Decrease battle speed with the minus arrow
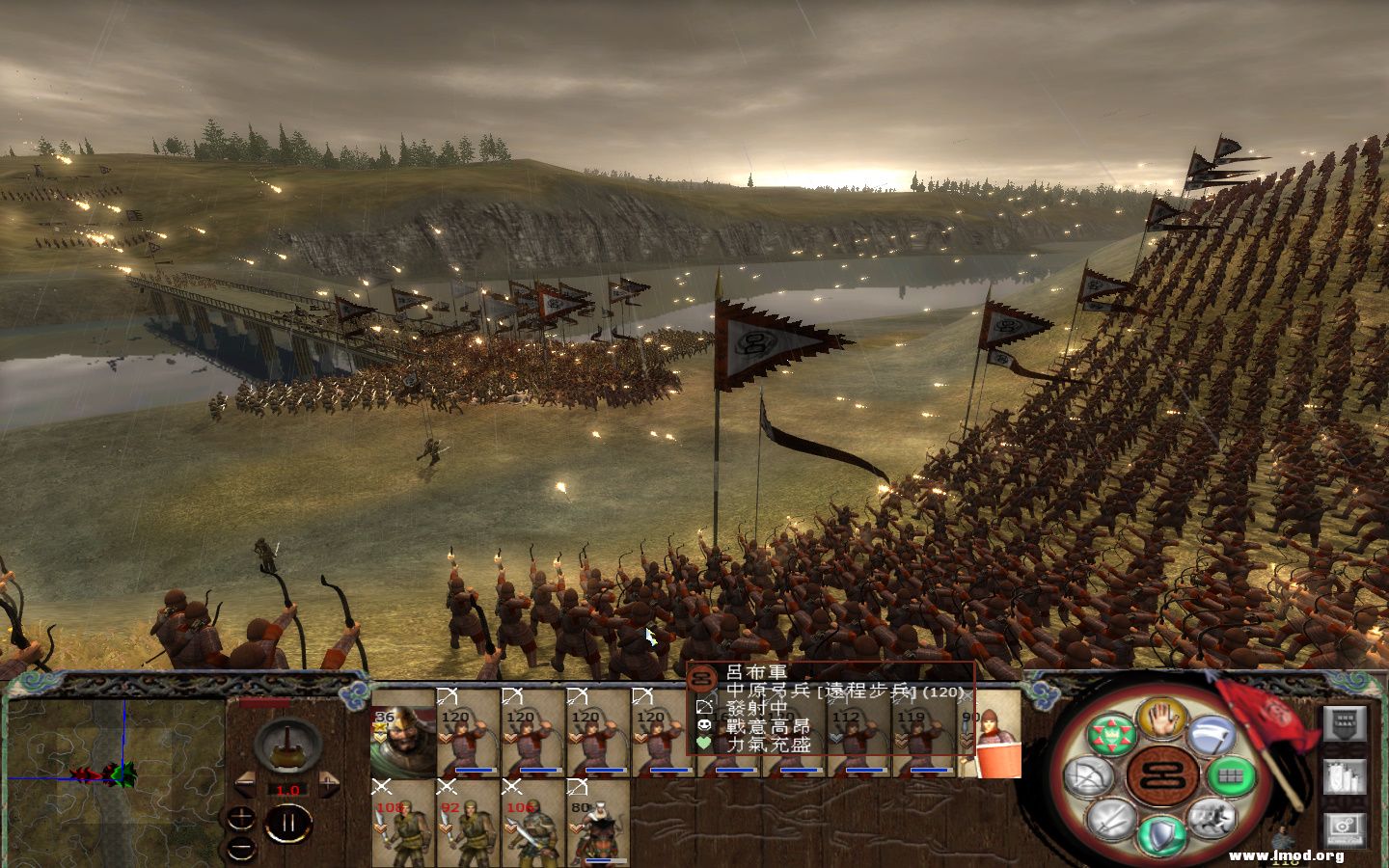This screenshot has width=1389, height=868. (247, 784)
